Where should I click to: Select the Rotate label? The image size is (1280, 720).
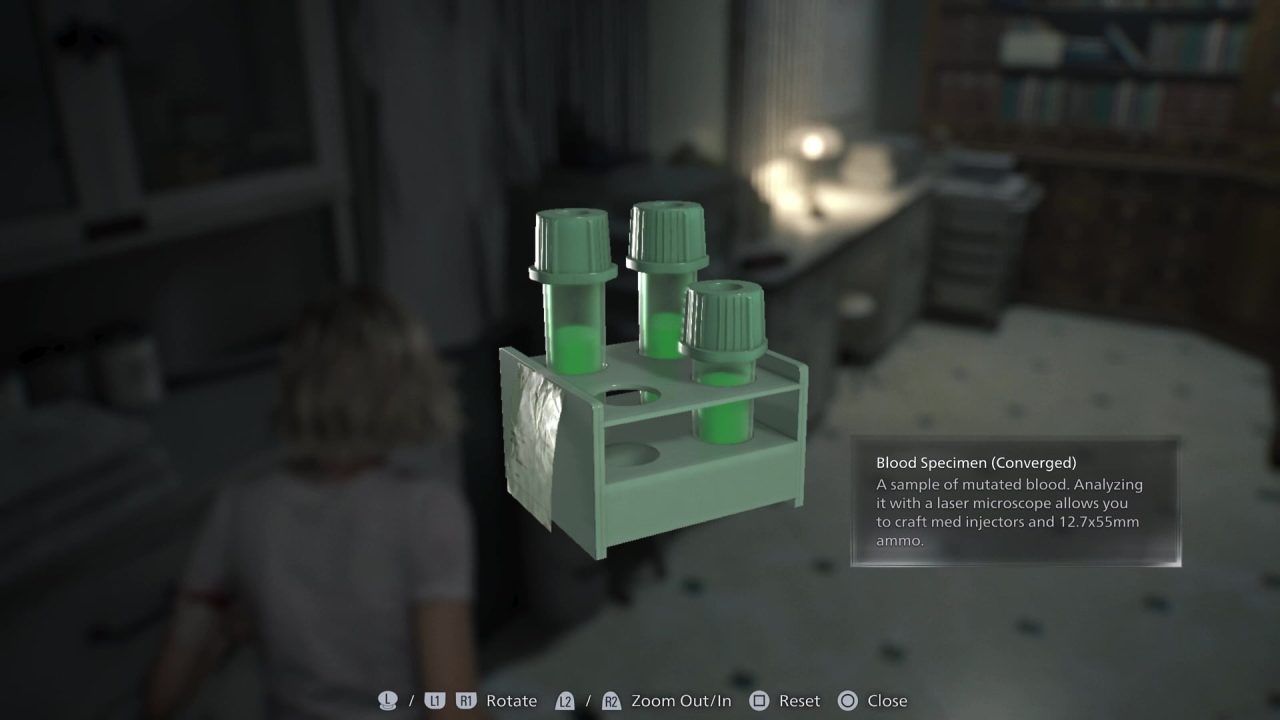[x=510, y=701]
